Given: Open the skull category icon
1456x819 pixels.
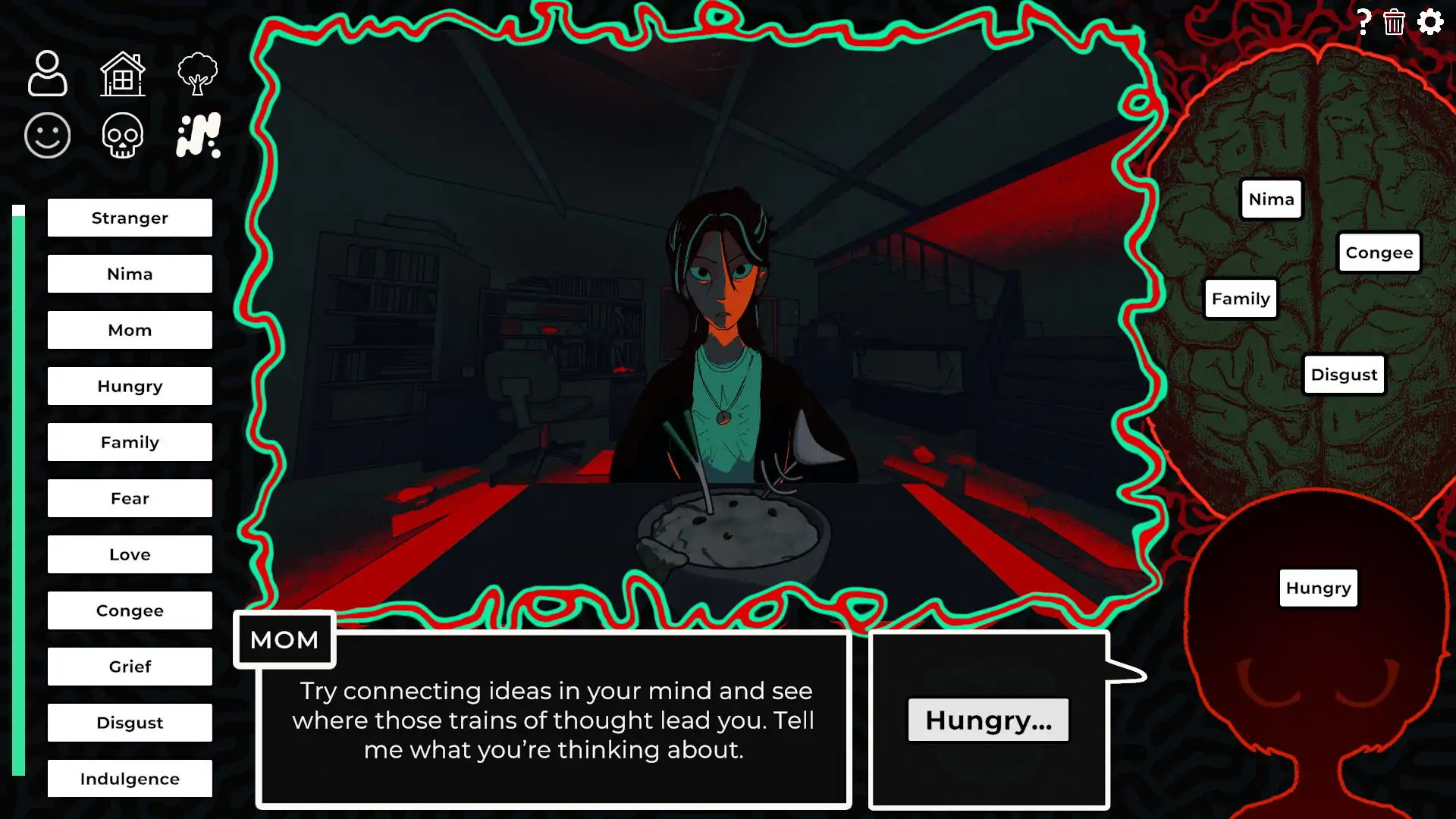Looking at the screenshot, I should [x=123, y=136].
